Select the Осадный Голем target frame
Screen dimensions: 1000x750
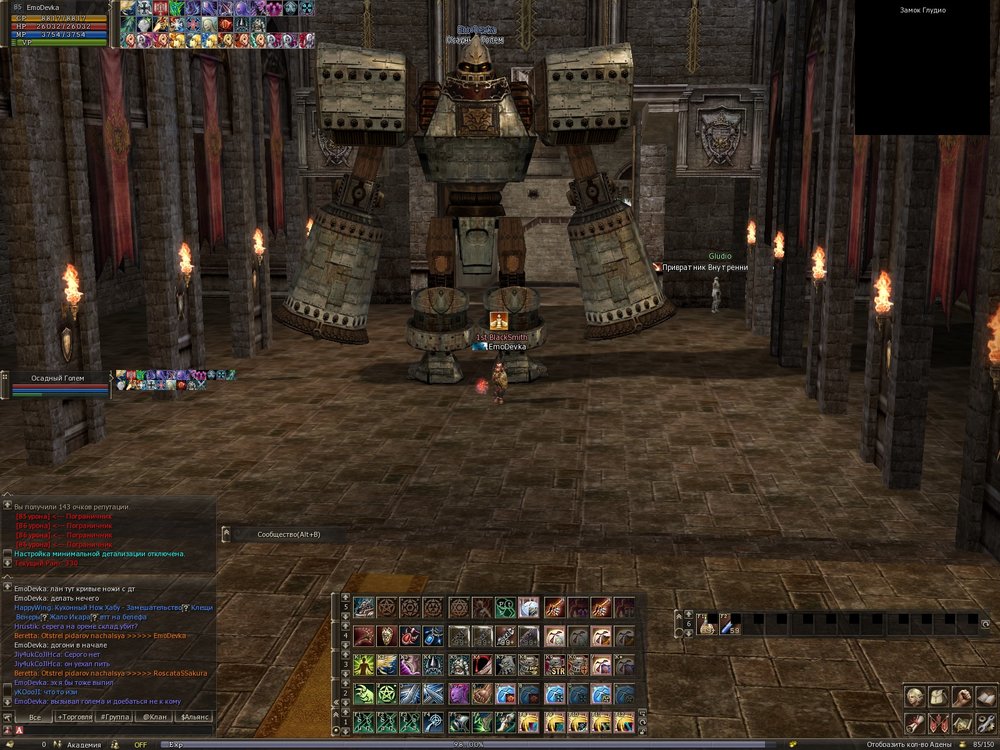point(58,385)
